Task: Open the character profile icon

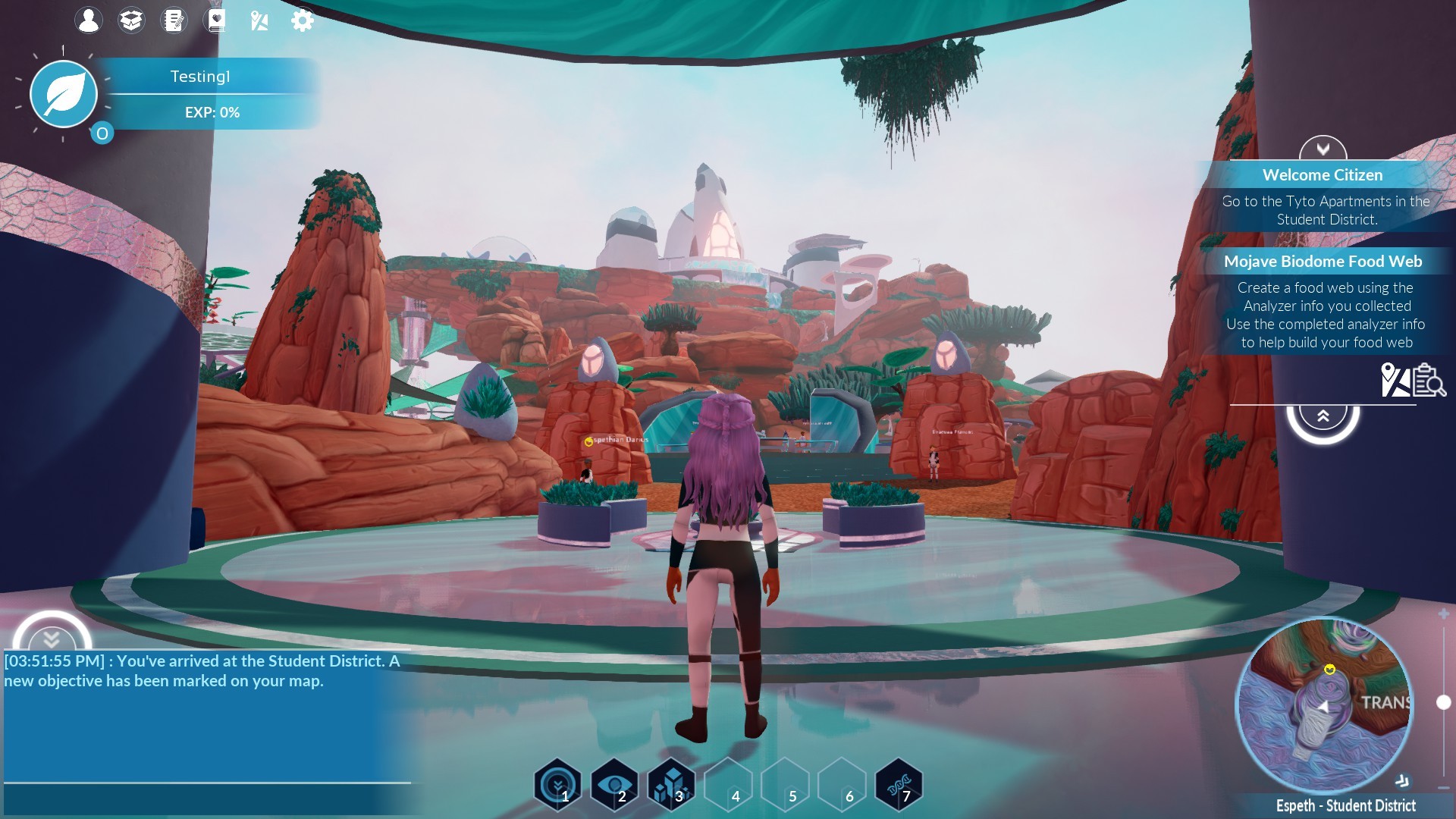Action: pos(89,20)
